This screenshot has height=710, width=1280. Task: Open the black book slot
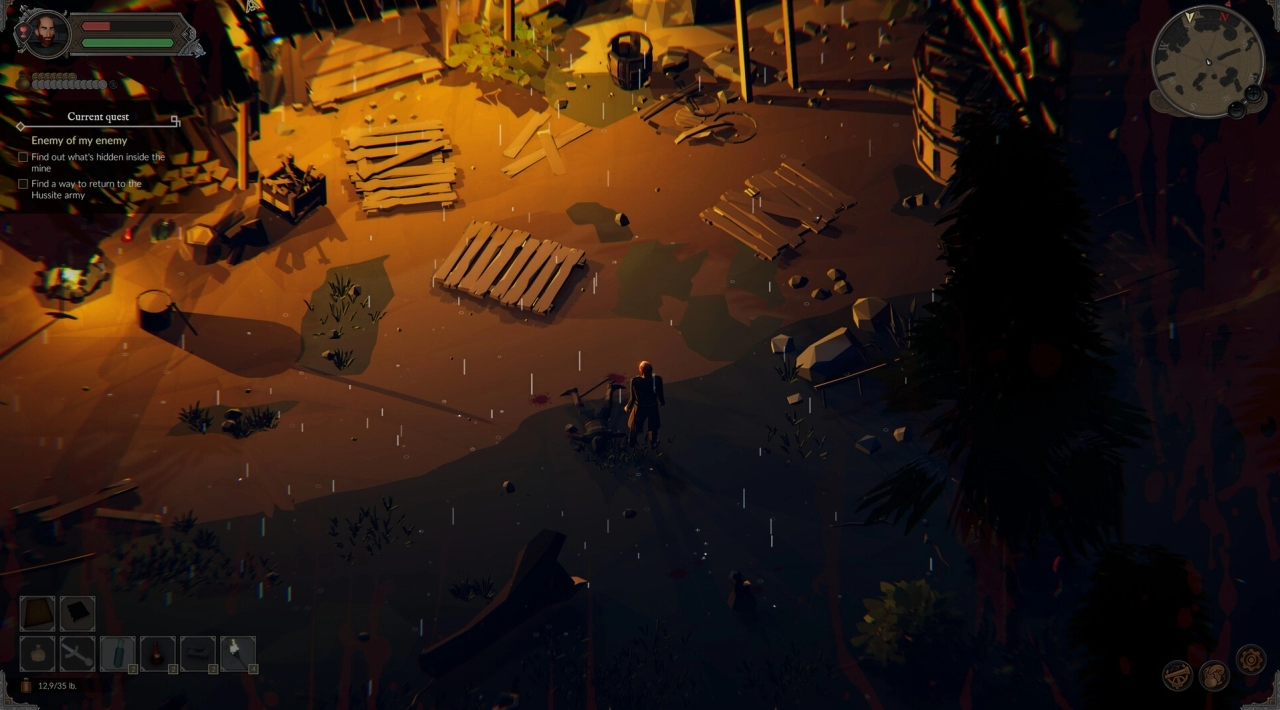pyautogui.click(x=78, y=613)
